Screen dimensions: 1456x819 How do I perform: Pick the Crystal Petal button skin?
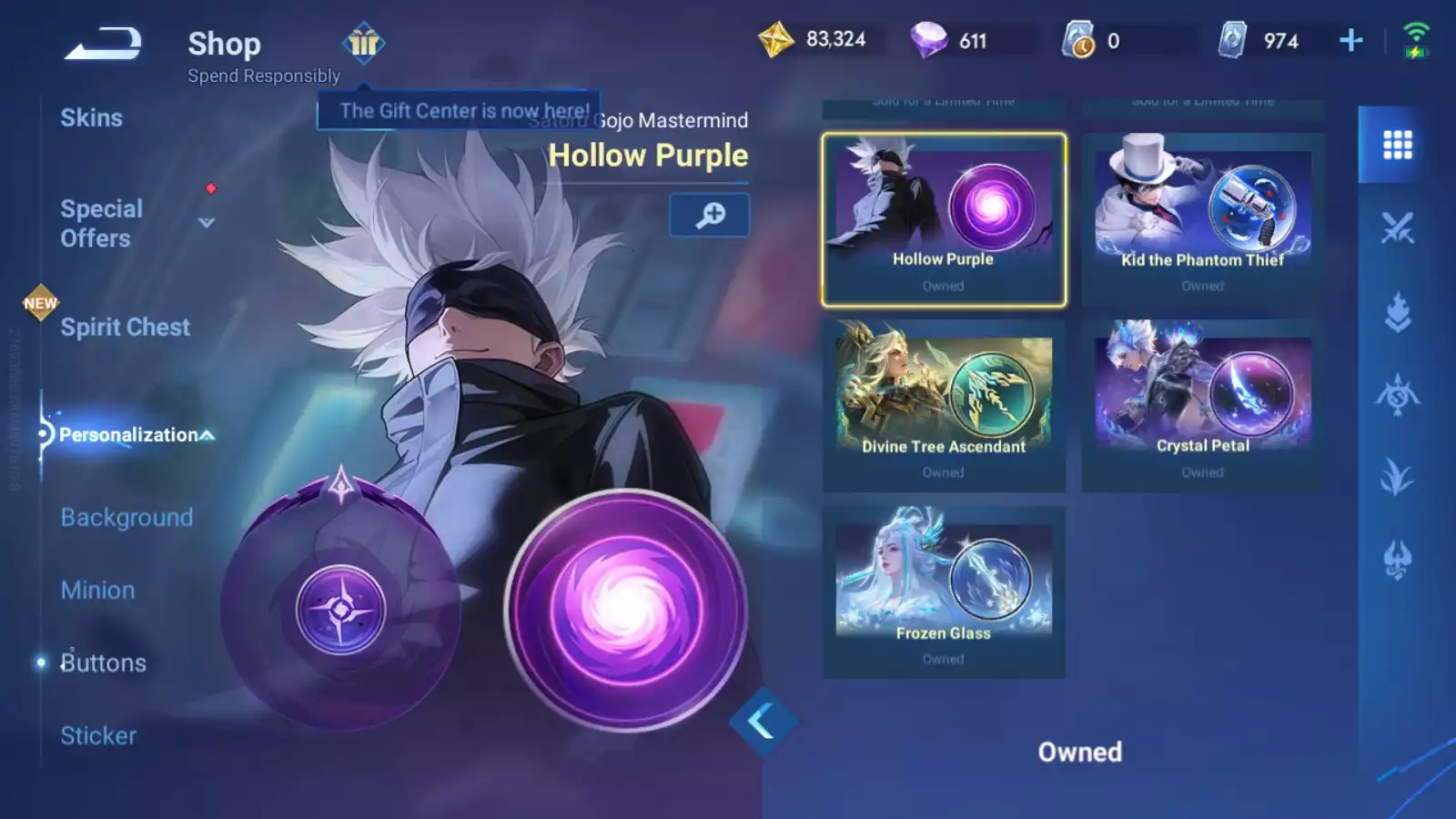pyautogui.click(x=1202, y=406)
